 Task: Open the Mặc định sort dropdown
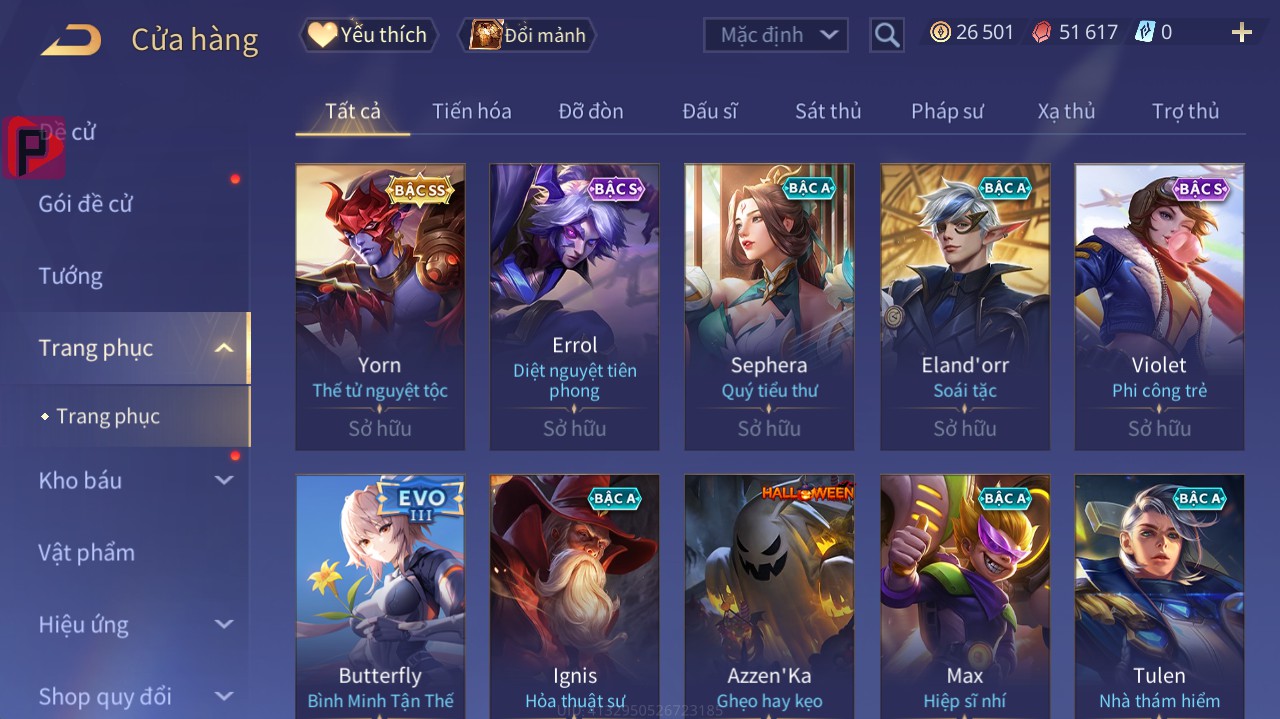tap(776, 35)
